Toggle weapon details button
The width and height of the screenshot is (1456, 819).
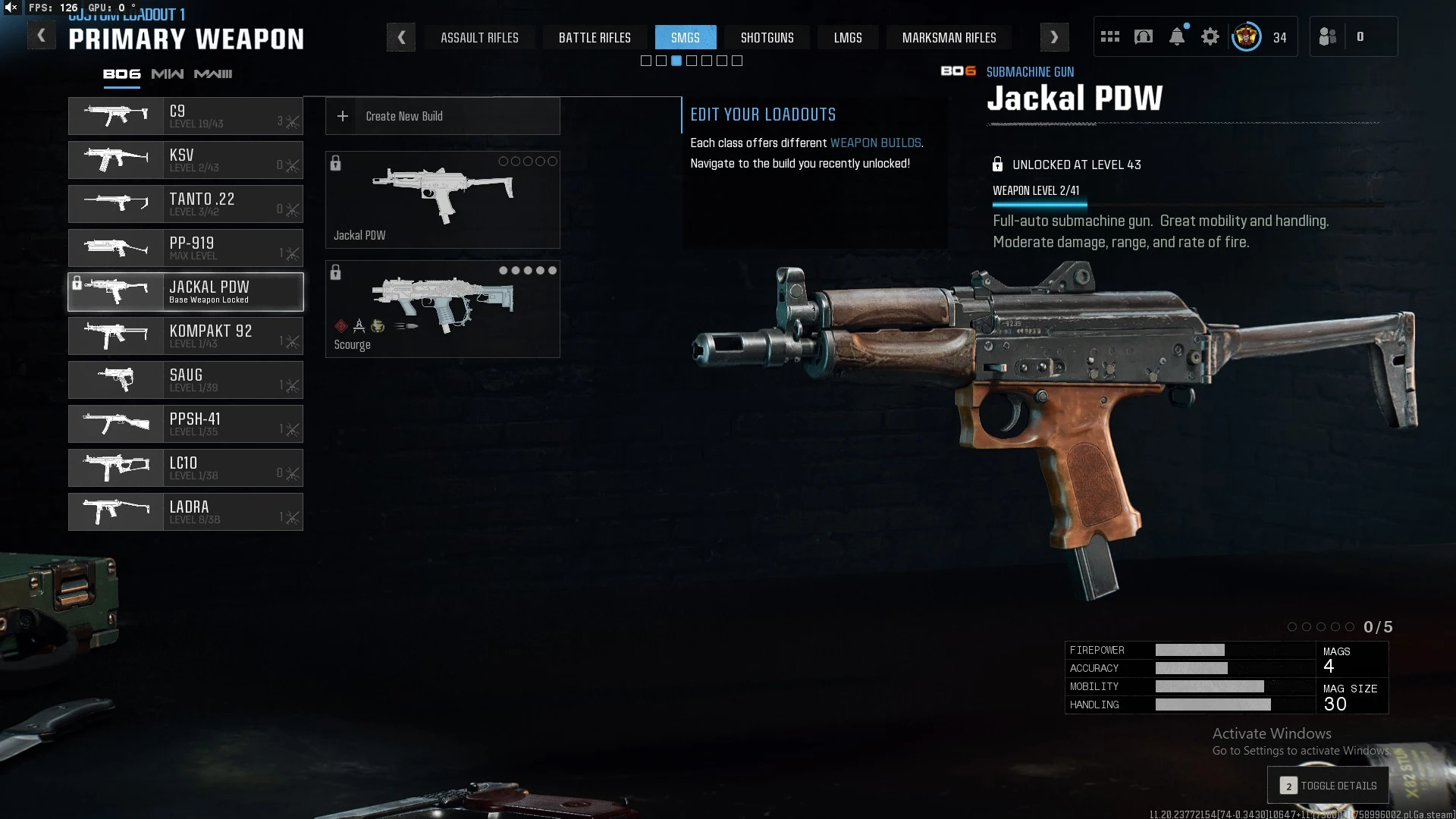point(1328,786)
